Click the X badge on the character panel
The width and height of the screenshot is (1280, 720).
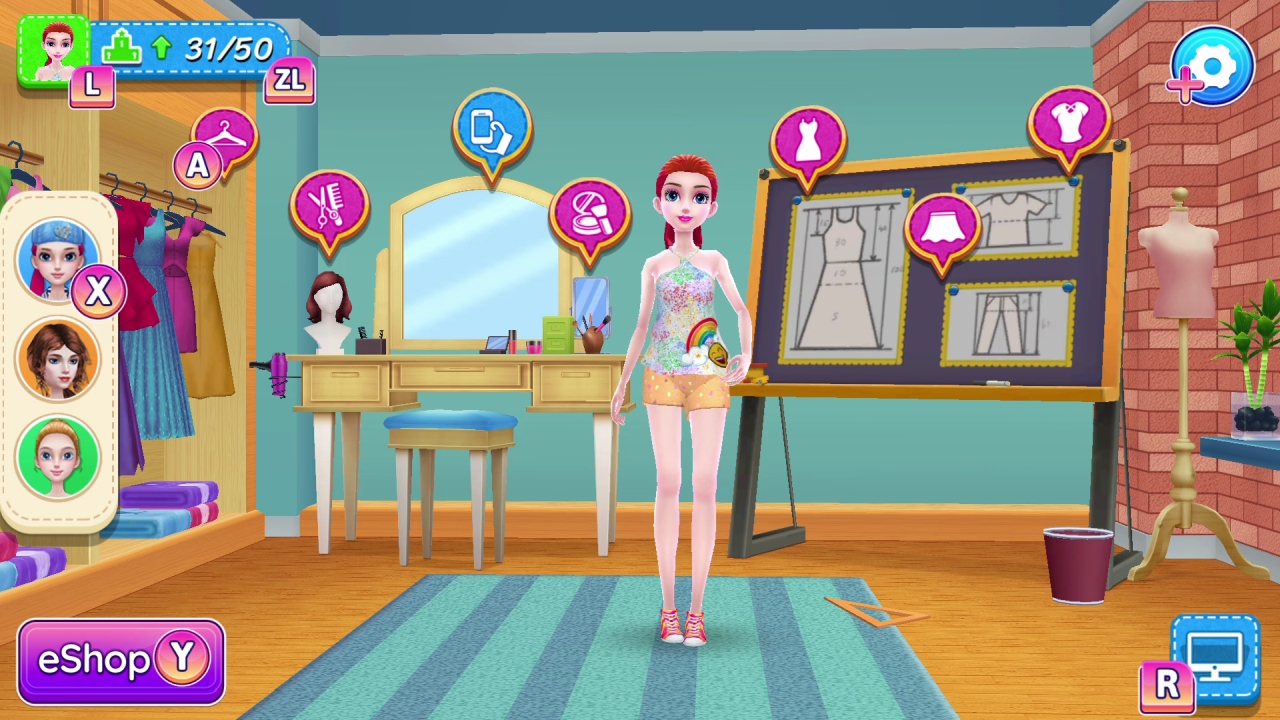pos(98,292)
